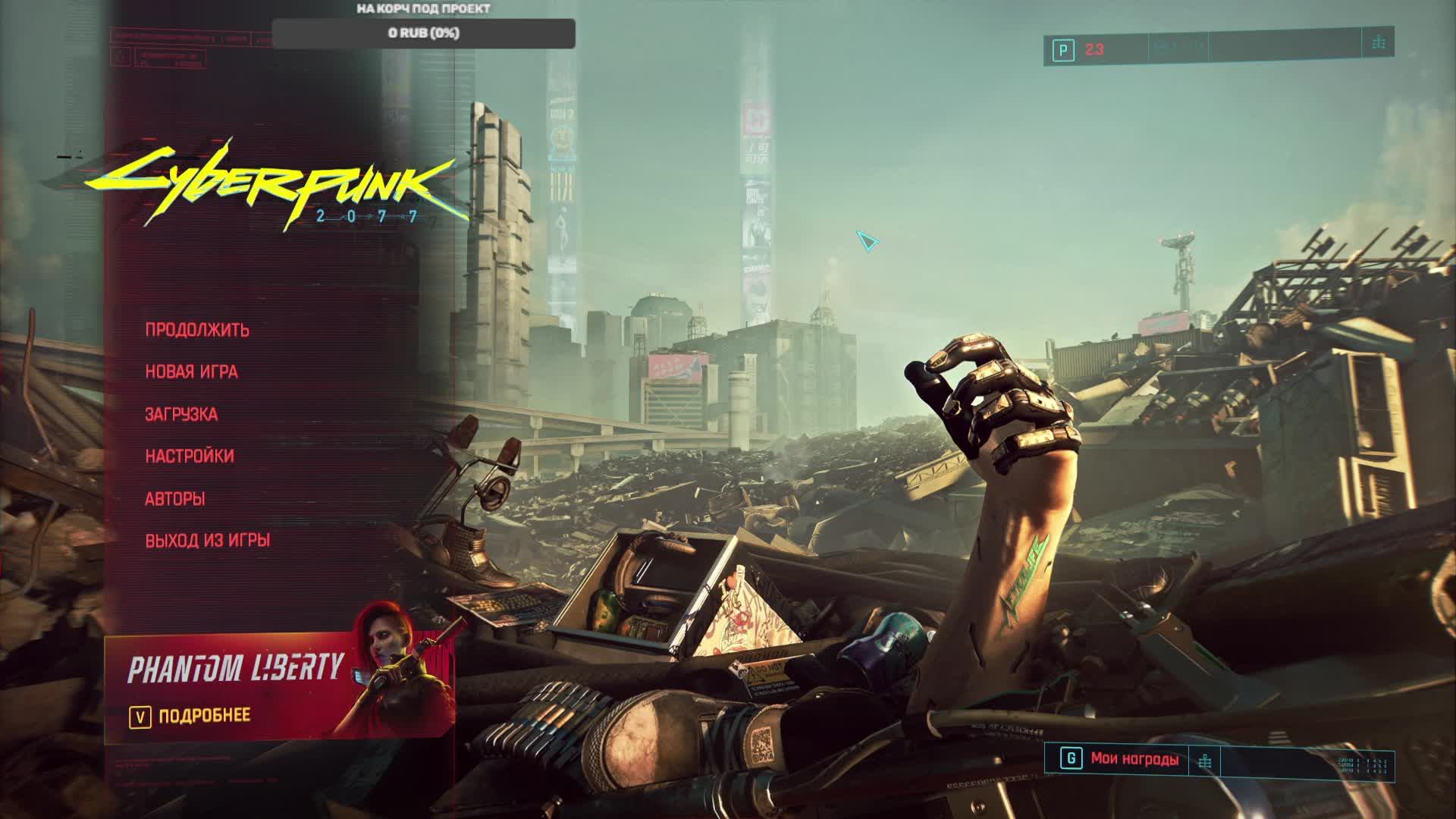1456x819 pixels.
Task: Click the version 2.3 patch notes panel
Action: coord(1094,50)
